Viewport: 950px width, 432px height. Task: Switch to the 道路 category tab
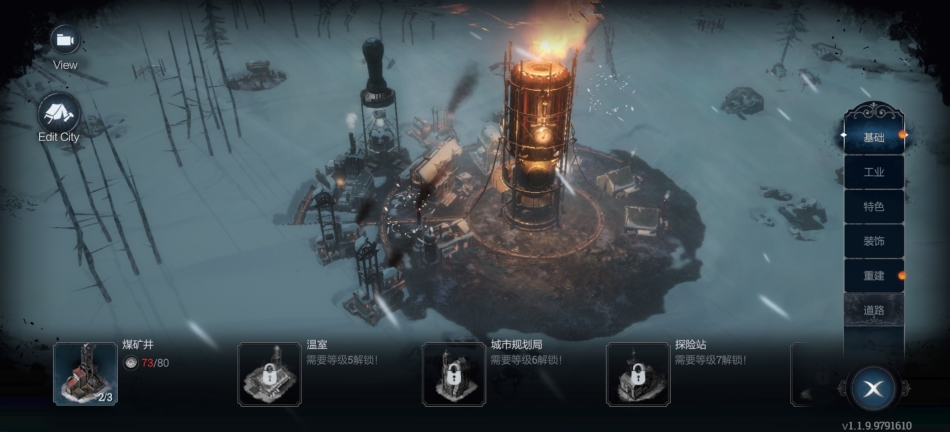(873, 310)
